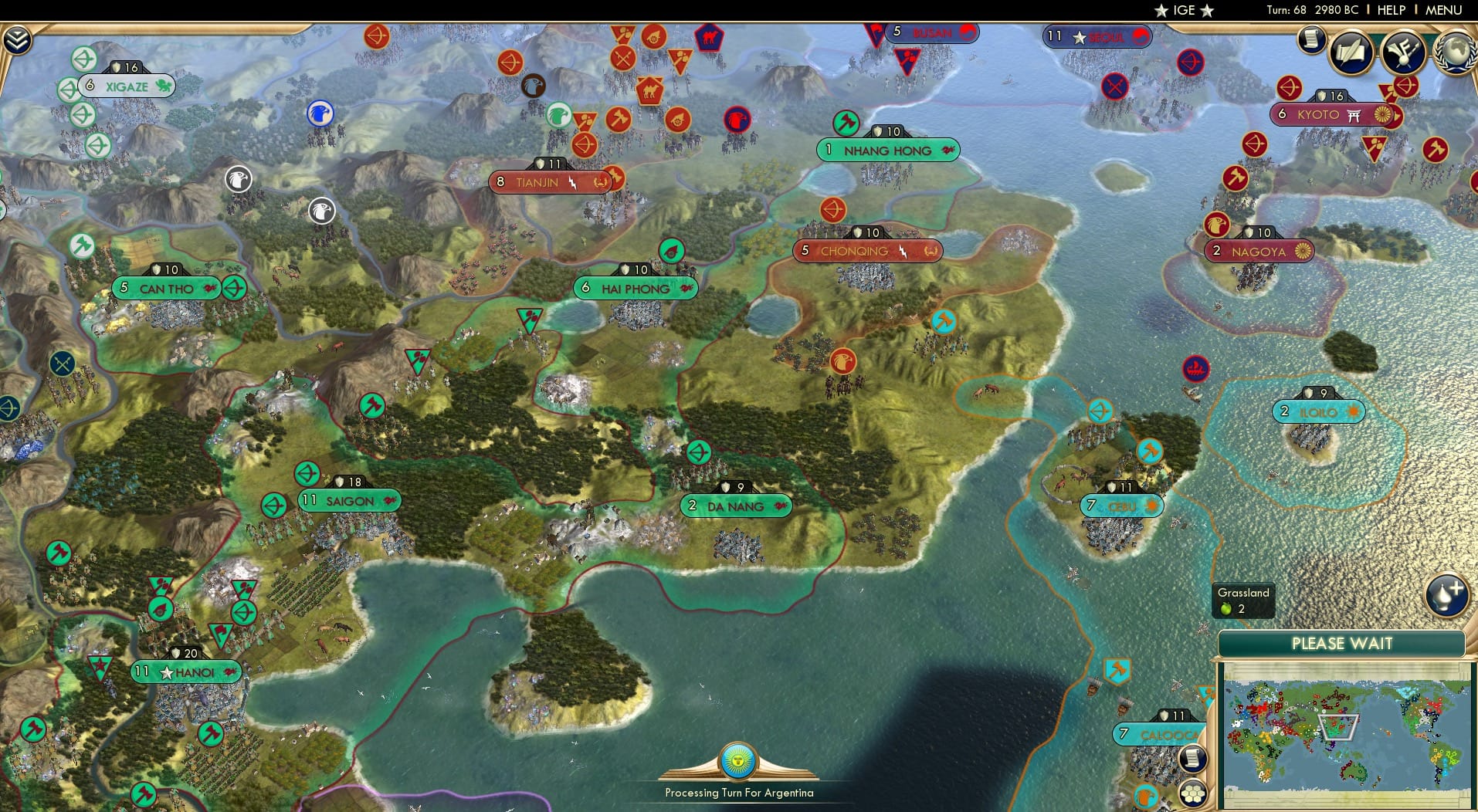The width and height of the screenshot is (1478, 812).
Task: Open the HELP screen
Action: [1388, 10]
